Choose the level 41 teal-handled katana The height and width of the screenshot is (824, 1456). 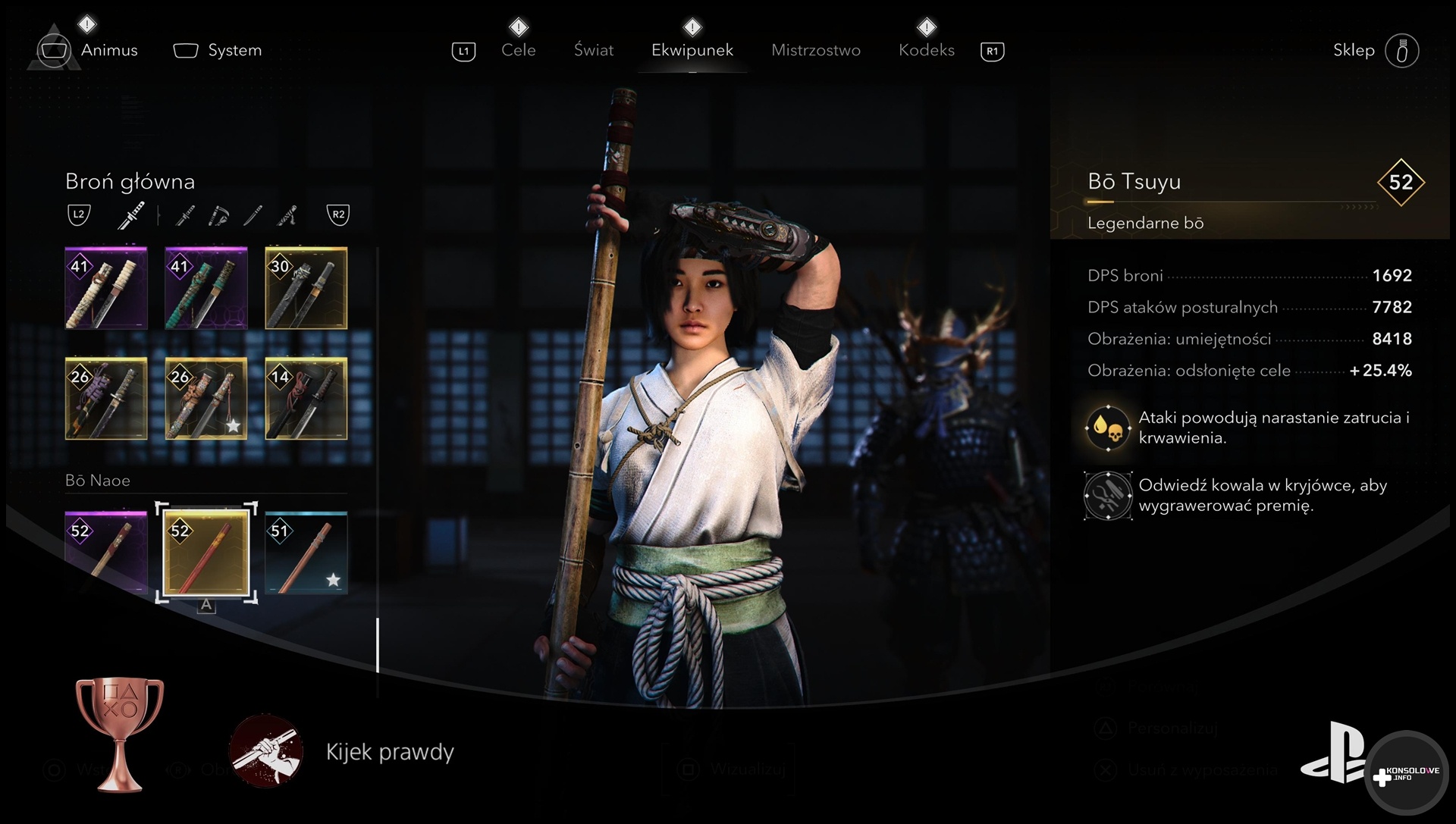(x=206, y=288)
